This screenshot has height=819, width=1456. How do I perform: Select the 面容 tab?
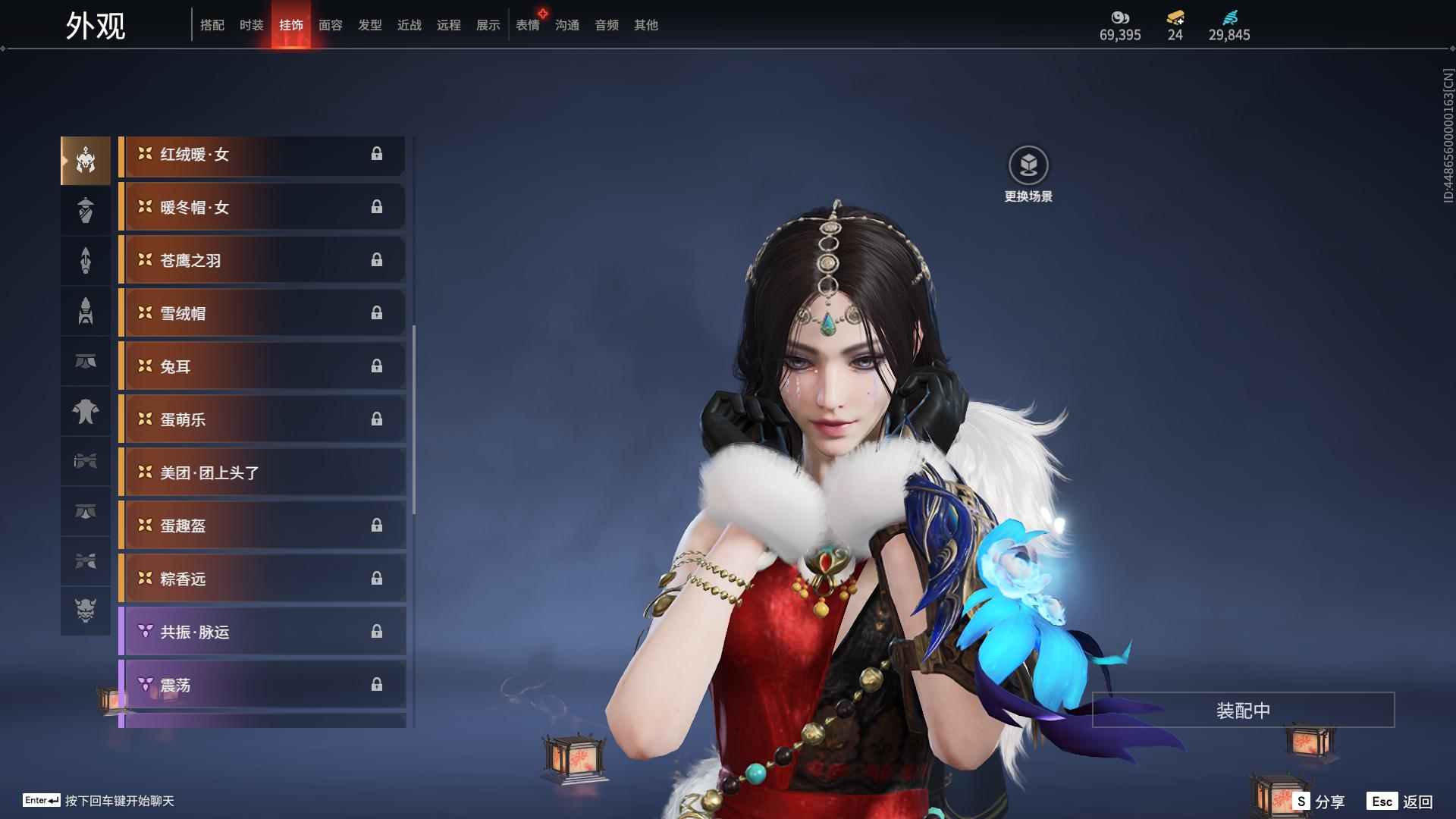[330, 25]
